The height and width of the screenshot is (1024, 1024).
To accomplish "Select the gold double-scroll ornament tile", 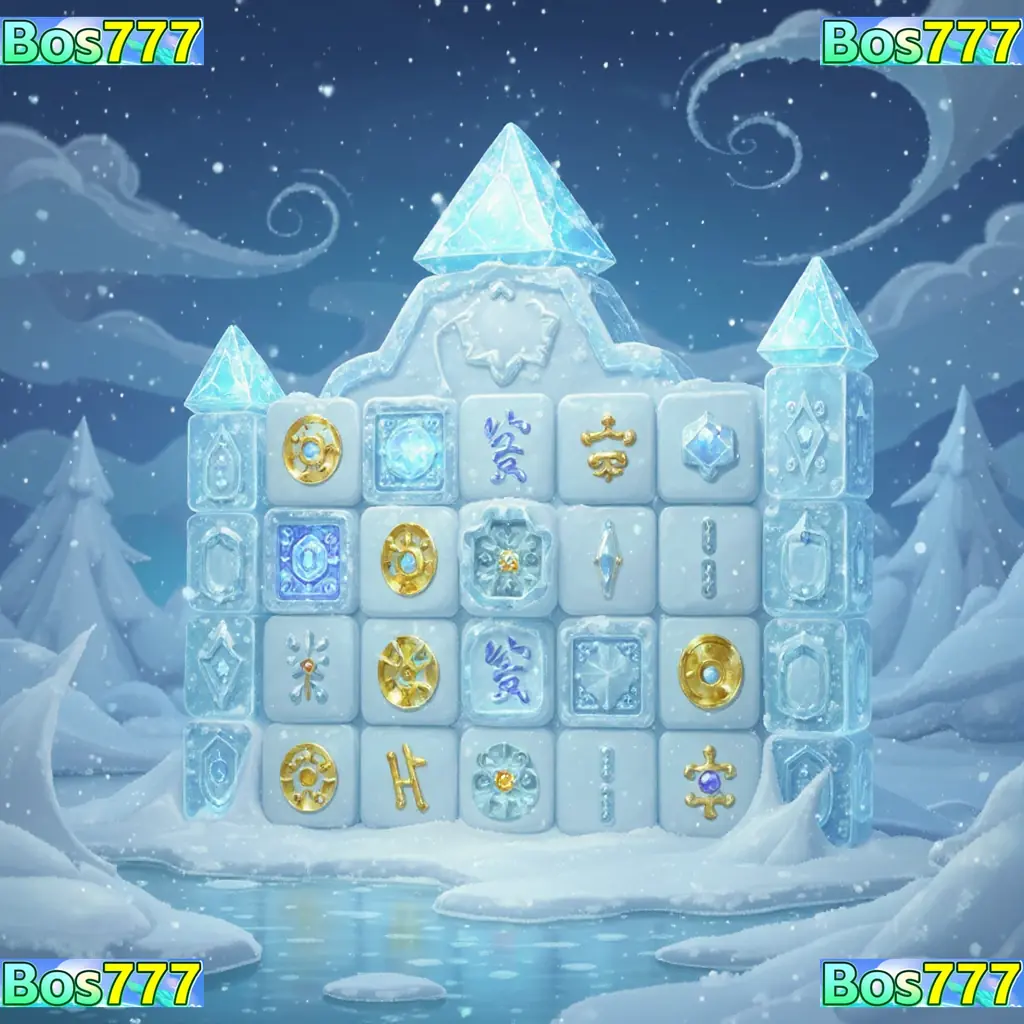I will coord(606,446).
